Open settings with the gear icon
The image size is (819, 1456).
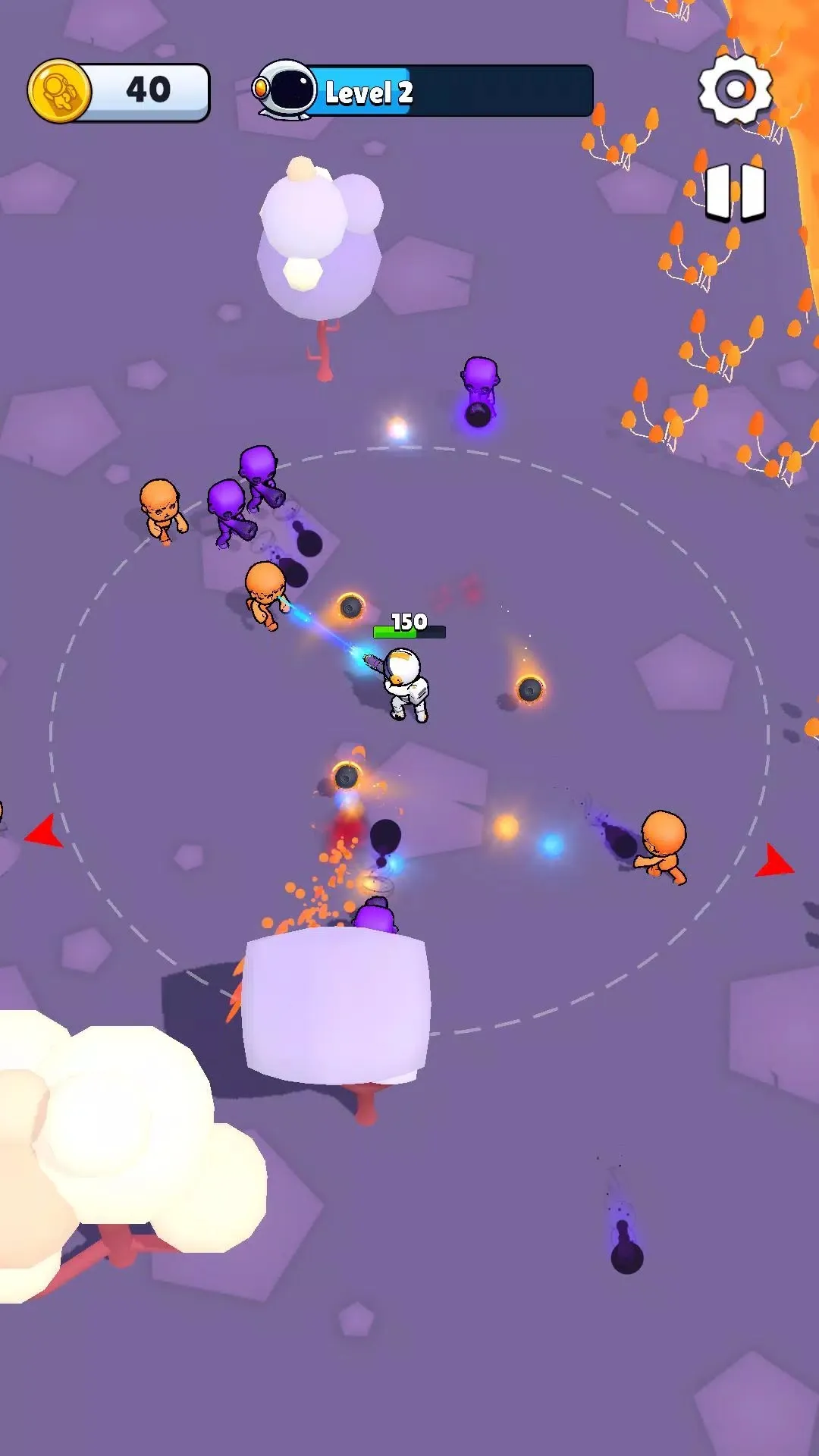(734, 89)
